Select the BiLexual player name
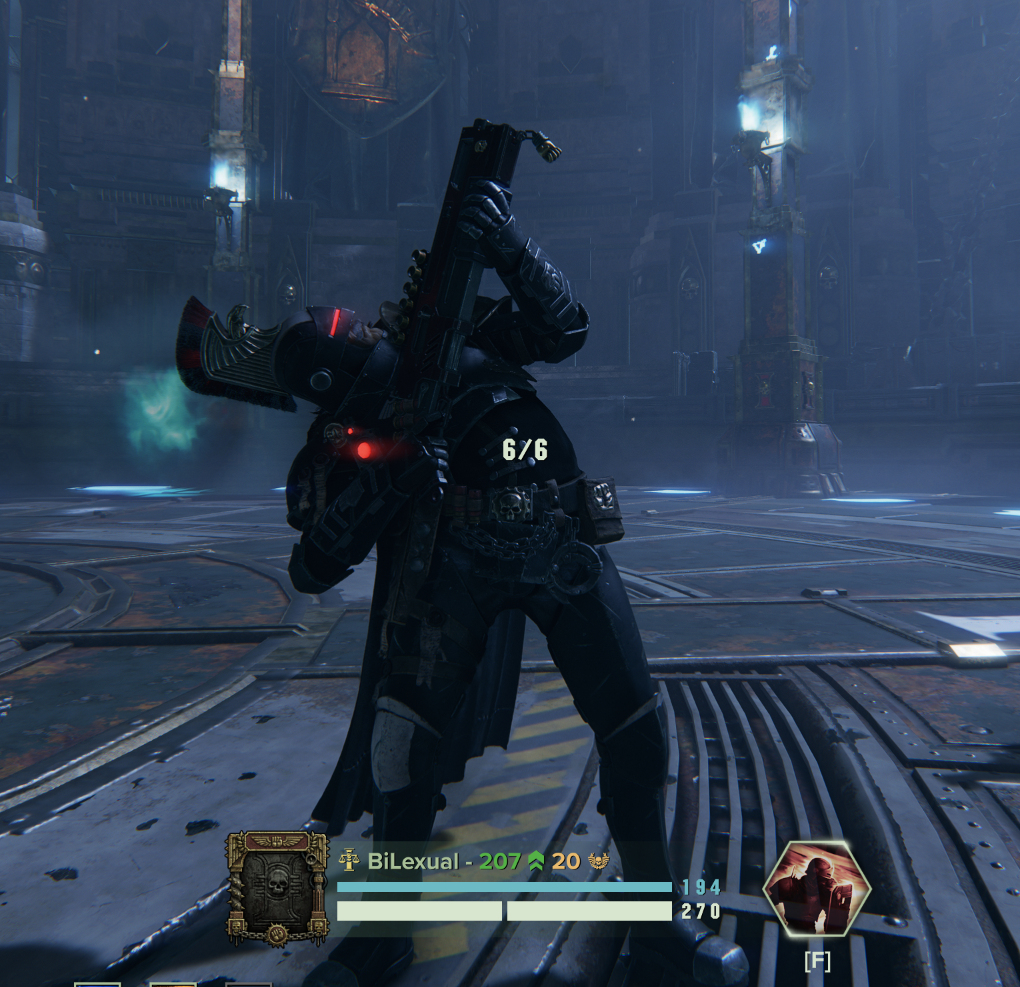 point(413,861)
